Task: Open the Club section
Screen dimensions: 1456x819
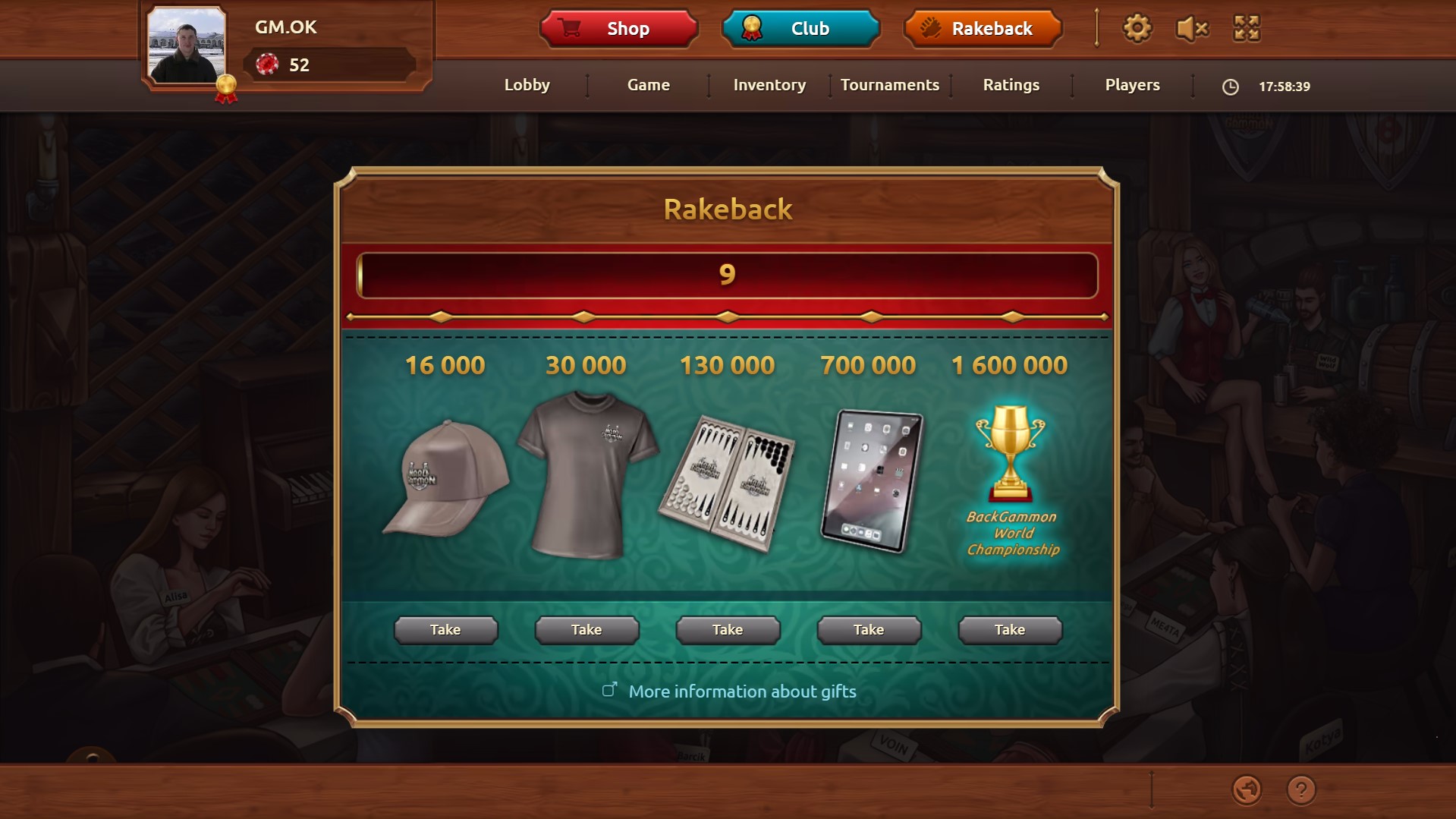Action: coord(800,28)
